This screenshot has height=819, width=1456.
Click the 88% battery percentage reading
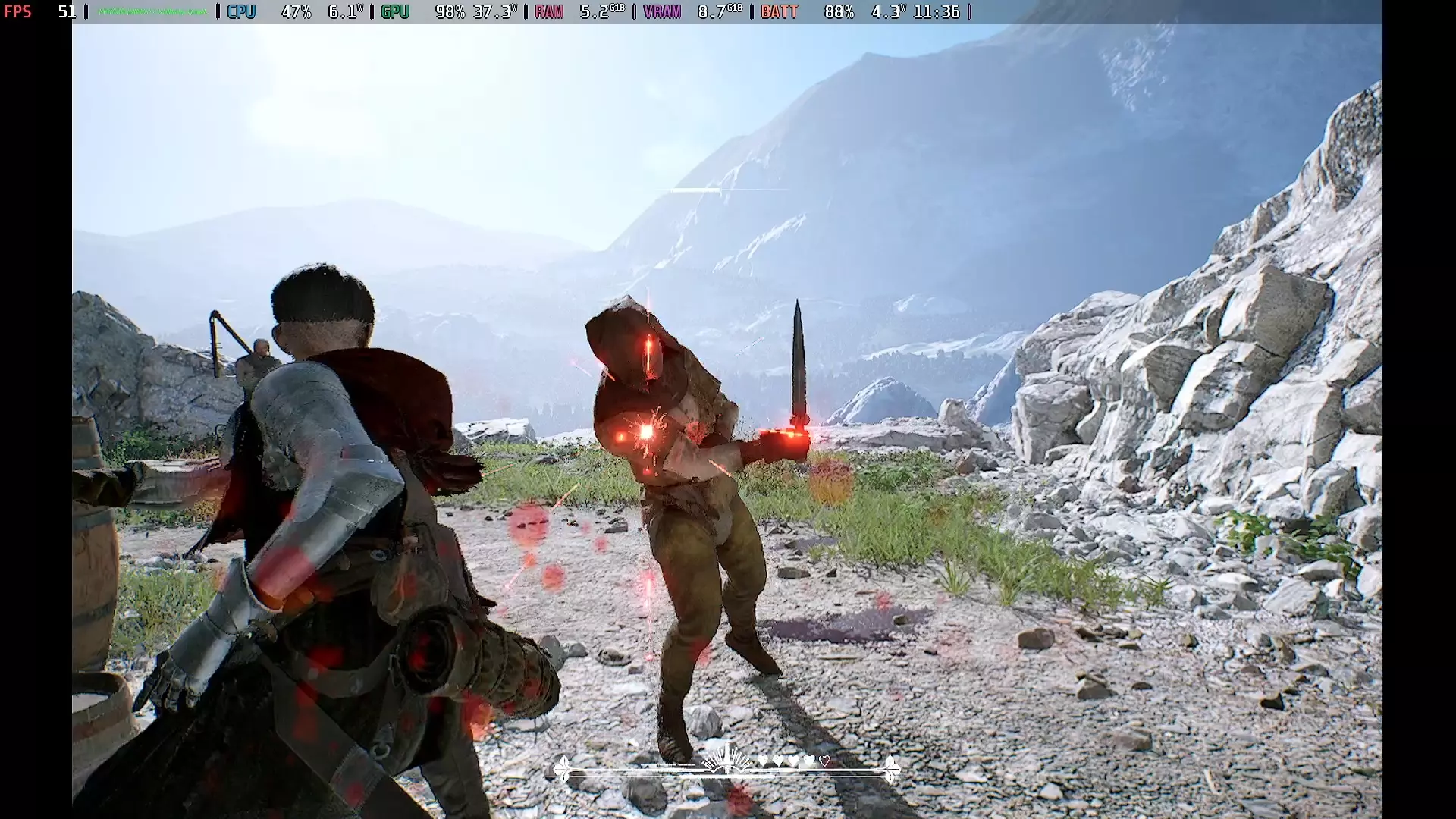tap(839, 11)
